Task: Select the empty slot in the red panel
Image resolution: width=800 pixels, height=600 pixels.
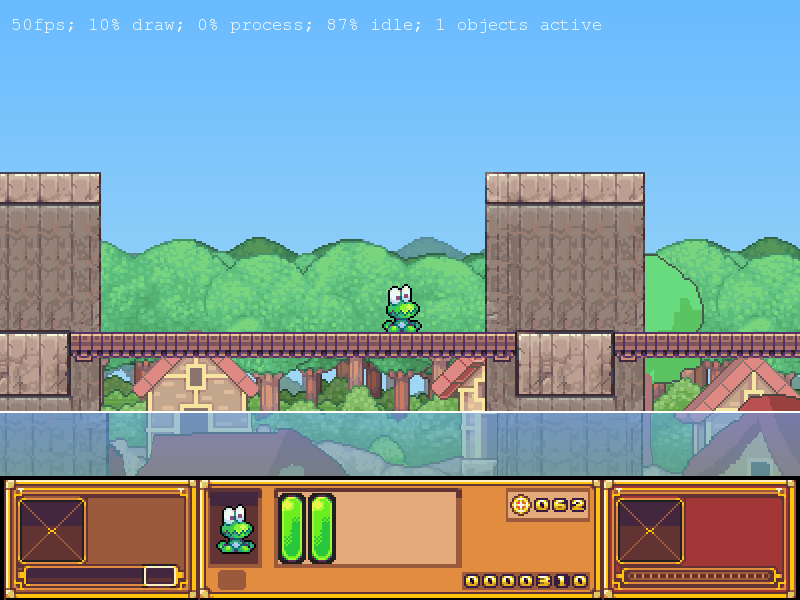Action: [x=650, y=531]
